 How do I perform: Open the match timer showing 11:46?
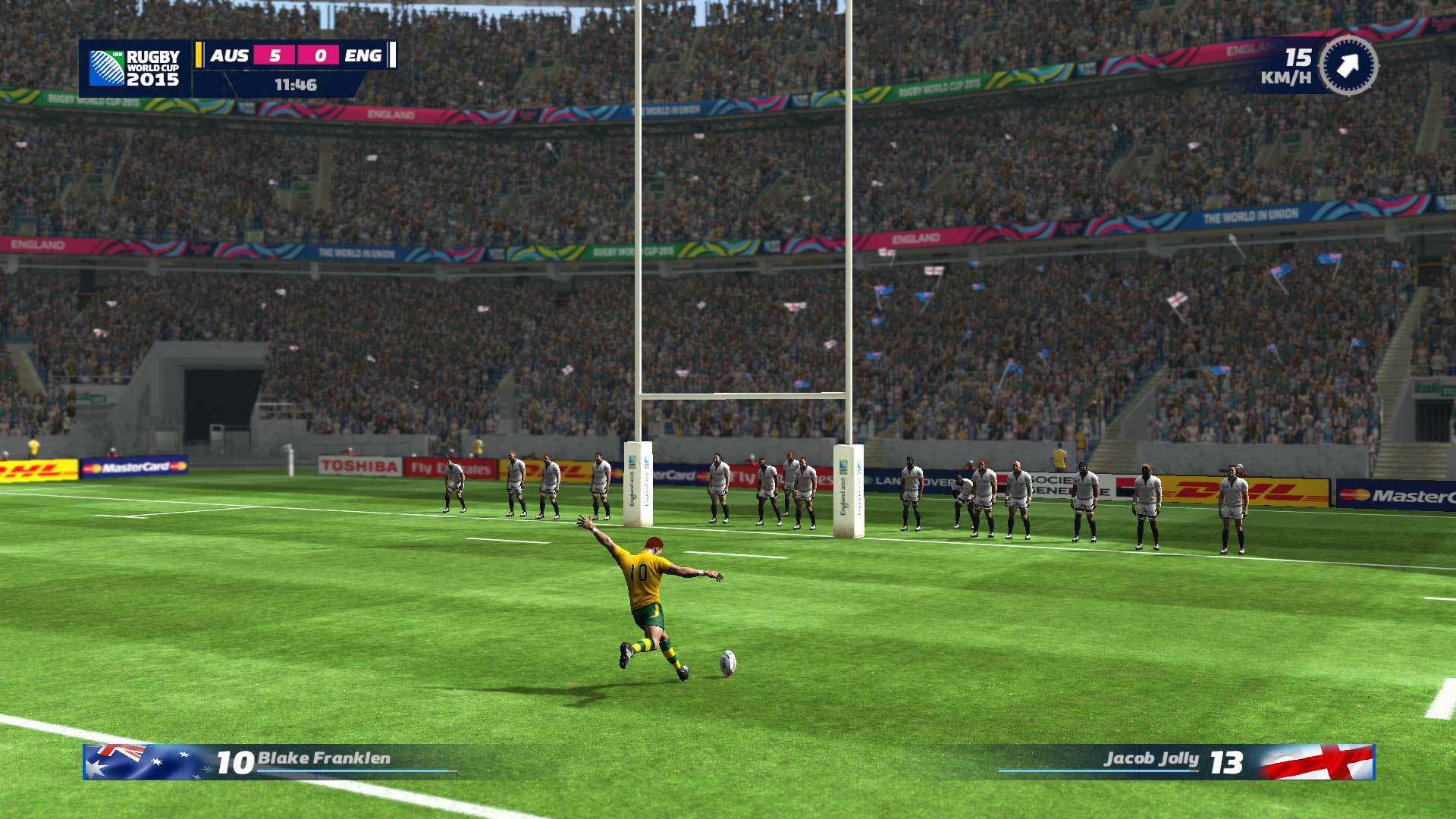pyautogui.click(x=295, y=85)
